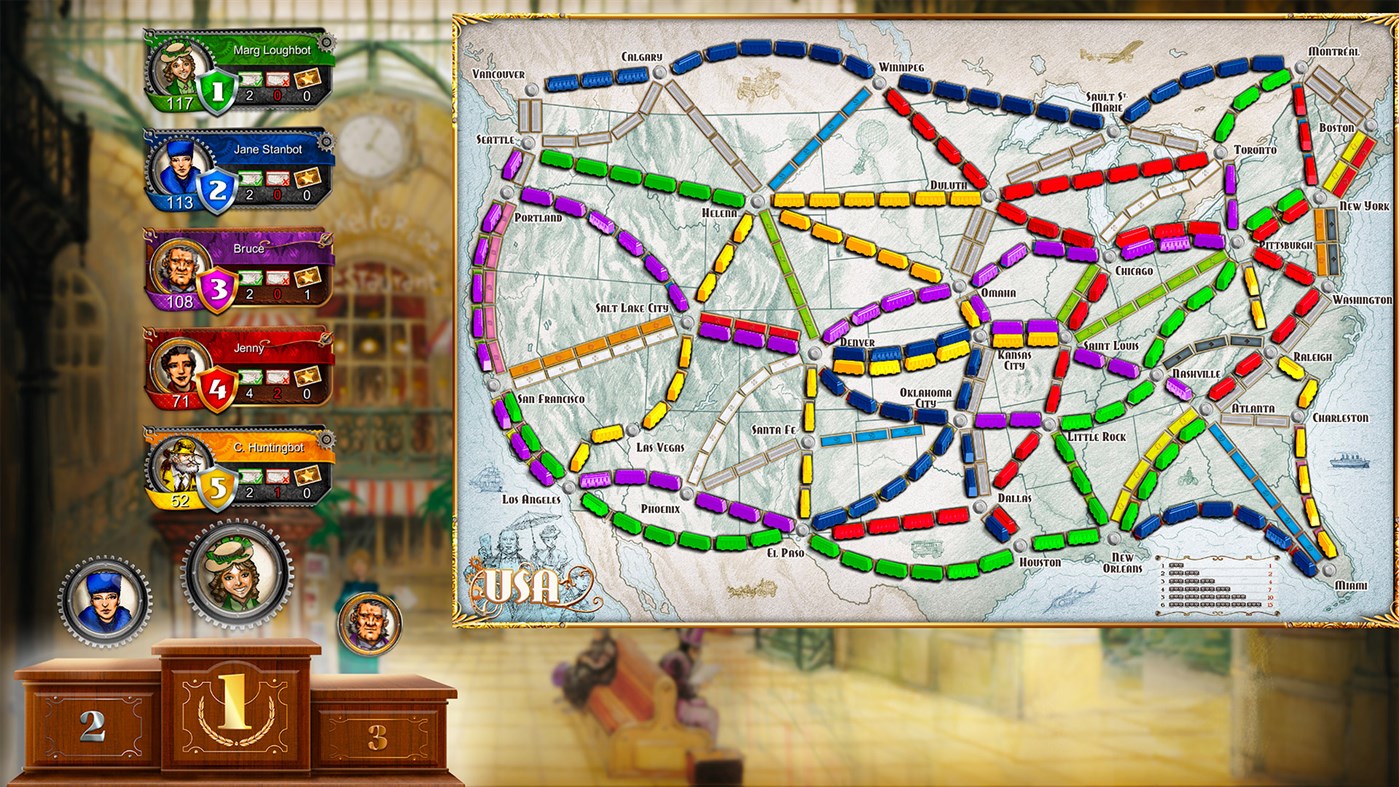The image size is (1399, 787).
Task: Click the USA map title banner
Action: click(520, 588)
